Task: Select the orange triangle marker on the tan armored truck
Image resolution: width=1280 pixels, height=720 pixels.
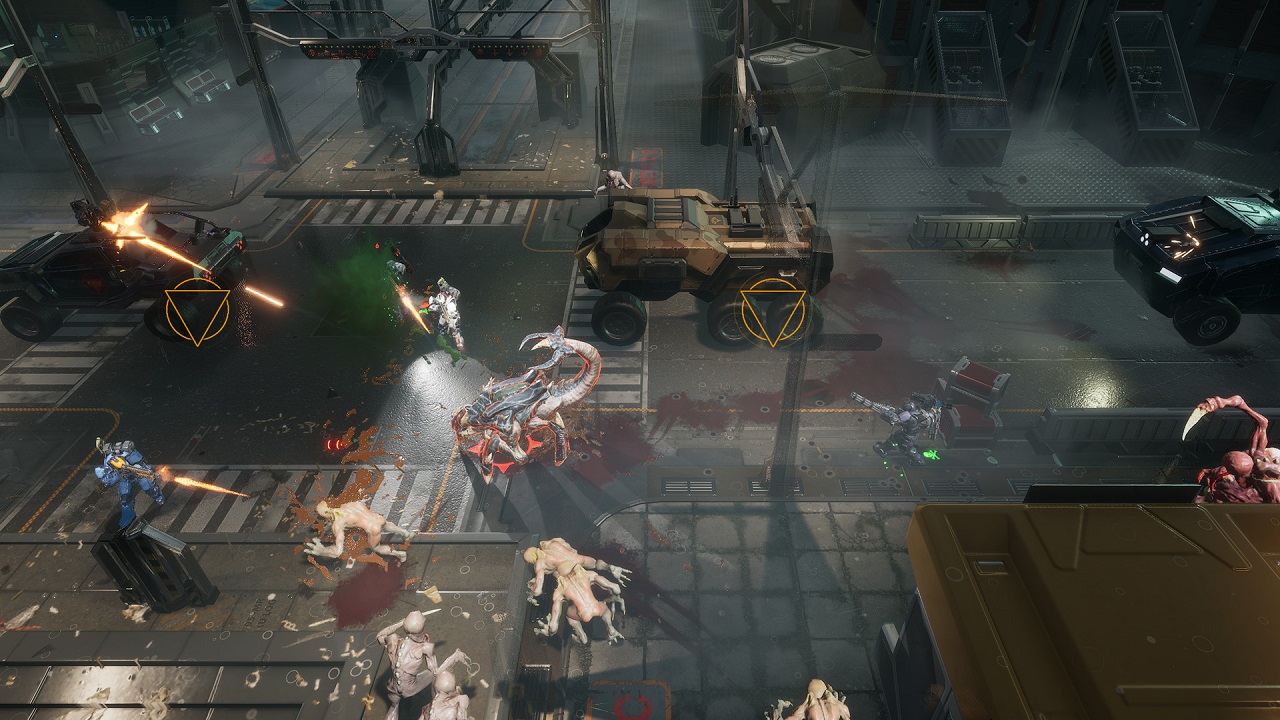Action: click(772, 312)
